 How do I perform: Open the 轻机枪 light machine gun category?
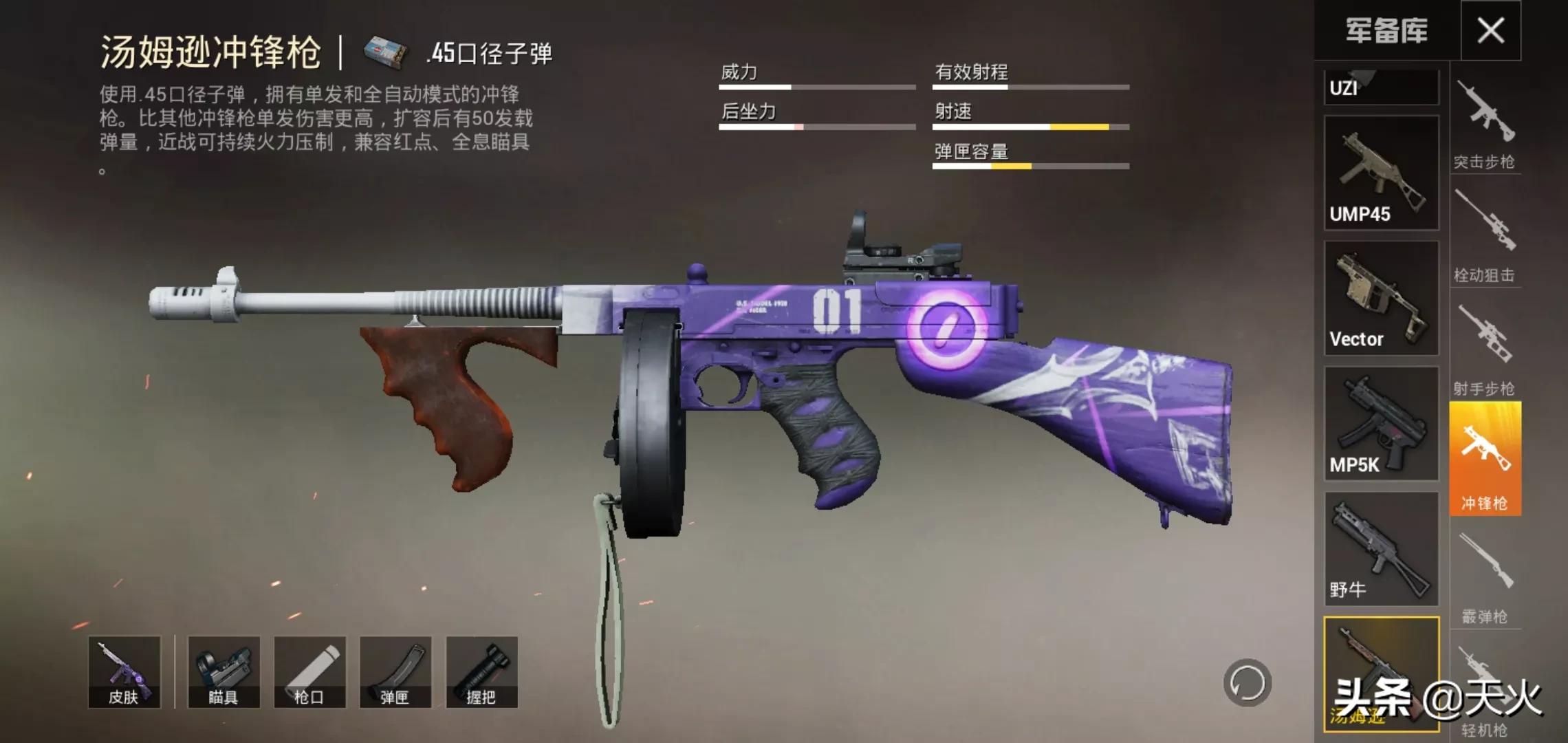pyautogui.click(x=1484, y=691)
